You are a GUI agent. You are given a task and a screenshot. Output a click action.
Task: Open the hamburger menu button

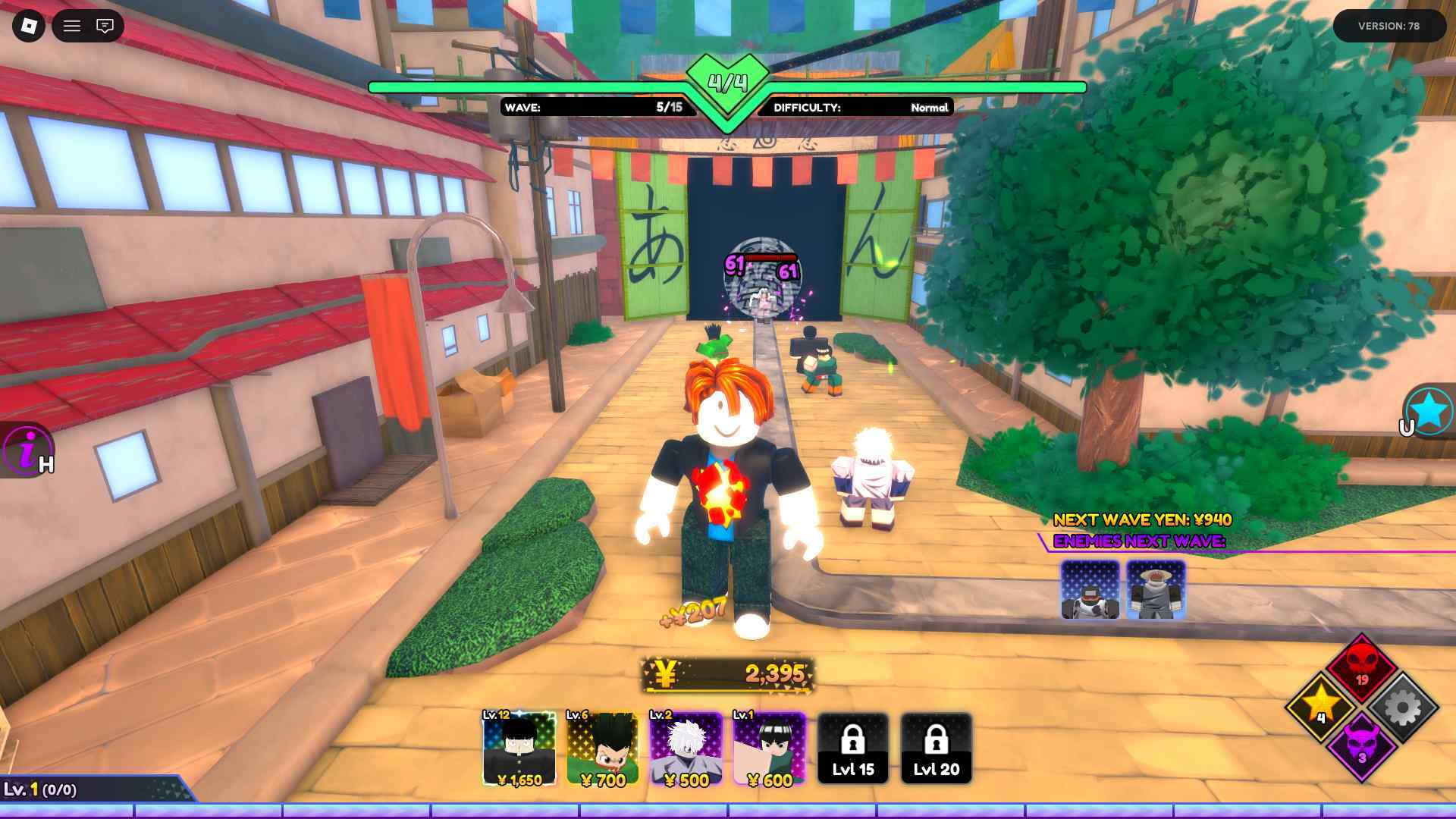pyautogui.click(x=72, y=26)
